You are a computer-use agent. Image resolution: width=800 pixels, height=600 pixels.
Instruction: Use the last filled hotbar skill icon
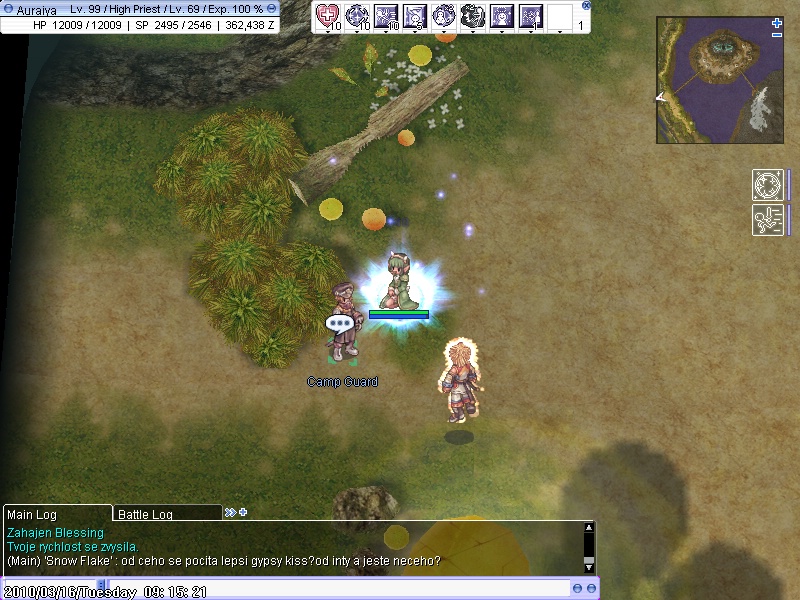coord(531,15)
